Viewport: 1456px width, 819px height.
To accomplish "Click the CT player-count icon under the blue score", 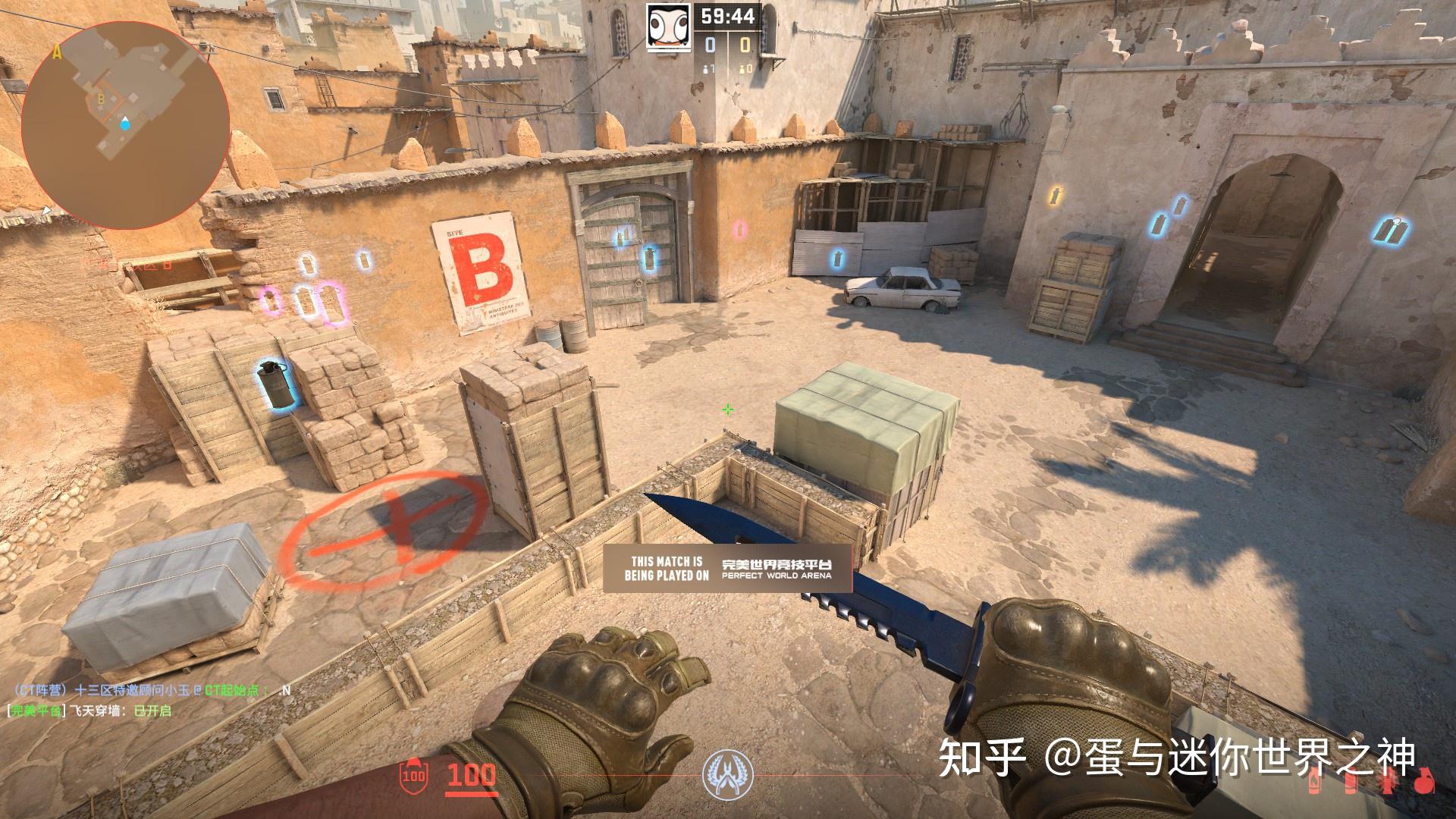I will point(704,68).
